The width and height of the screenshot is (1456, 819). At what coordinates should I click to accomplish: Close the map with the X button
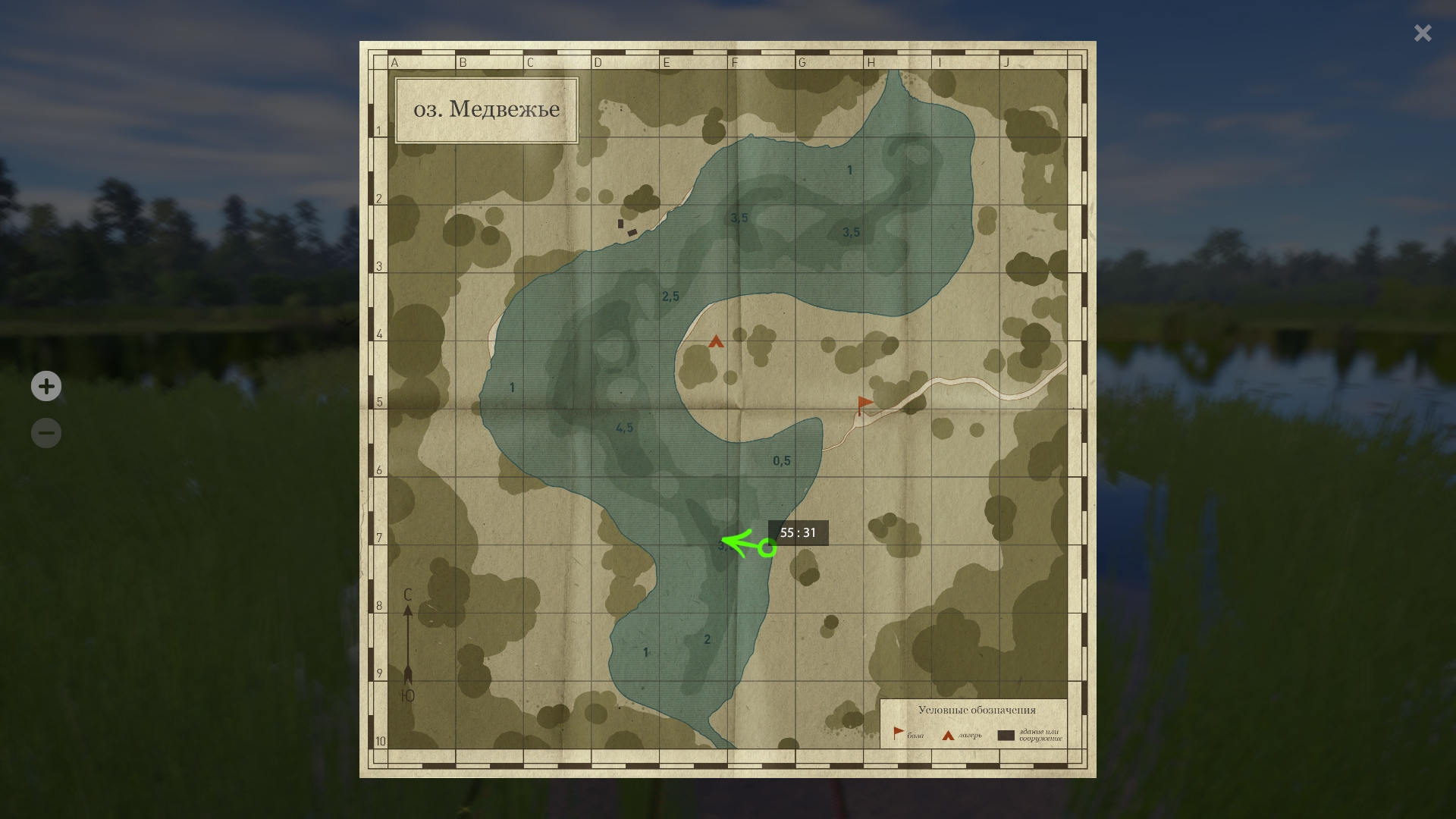coord(1422,33)
